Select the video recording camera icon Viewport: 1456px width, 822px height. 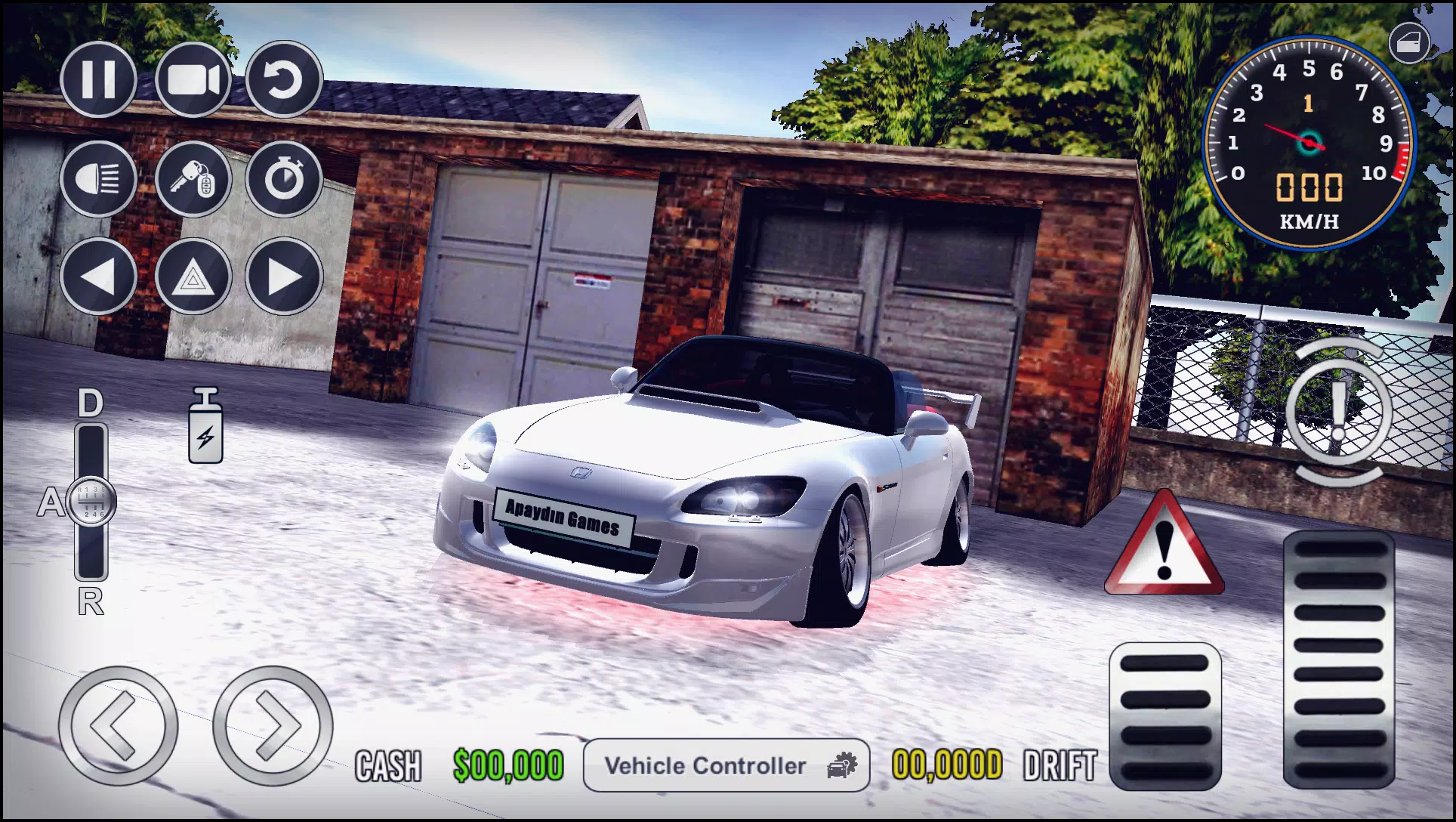click(191, 79)
